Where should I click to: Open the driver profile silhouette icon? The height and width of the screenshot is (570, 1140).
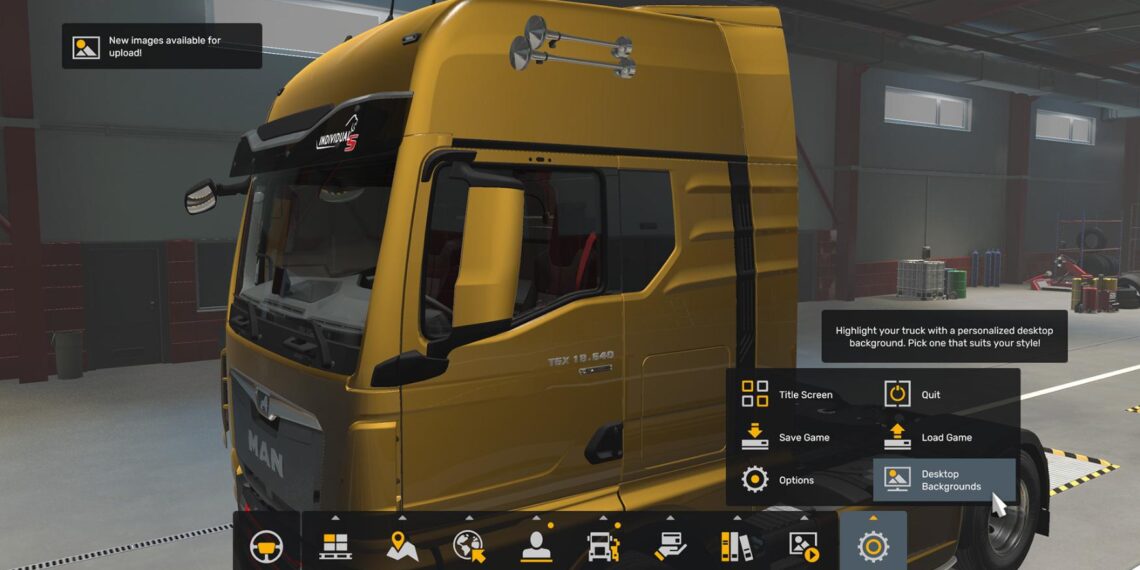pyautogui.click(x=536, y=545)
